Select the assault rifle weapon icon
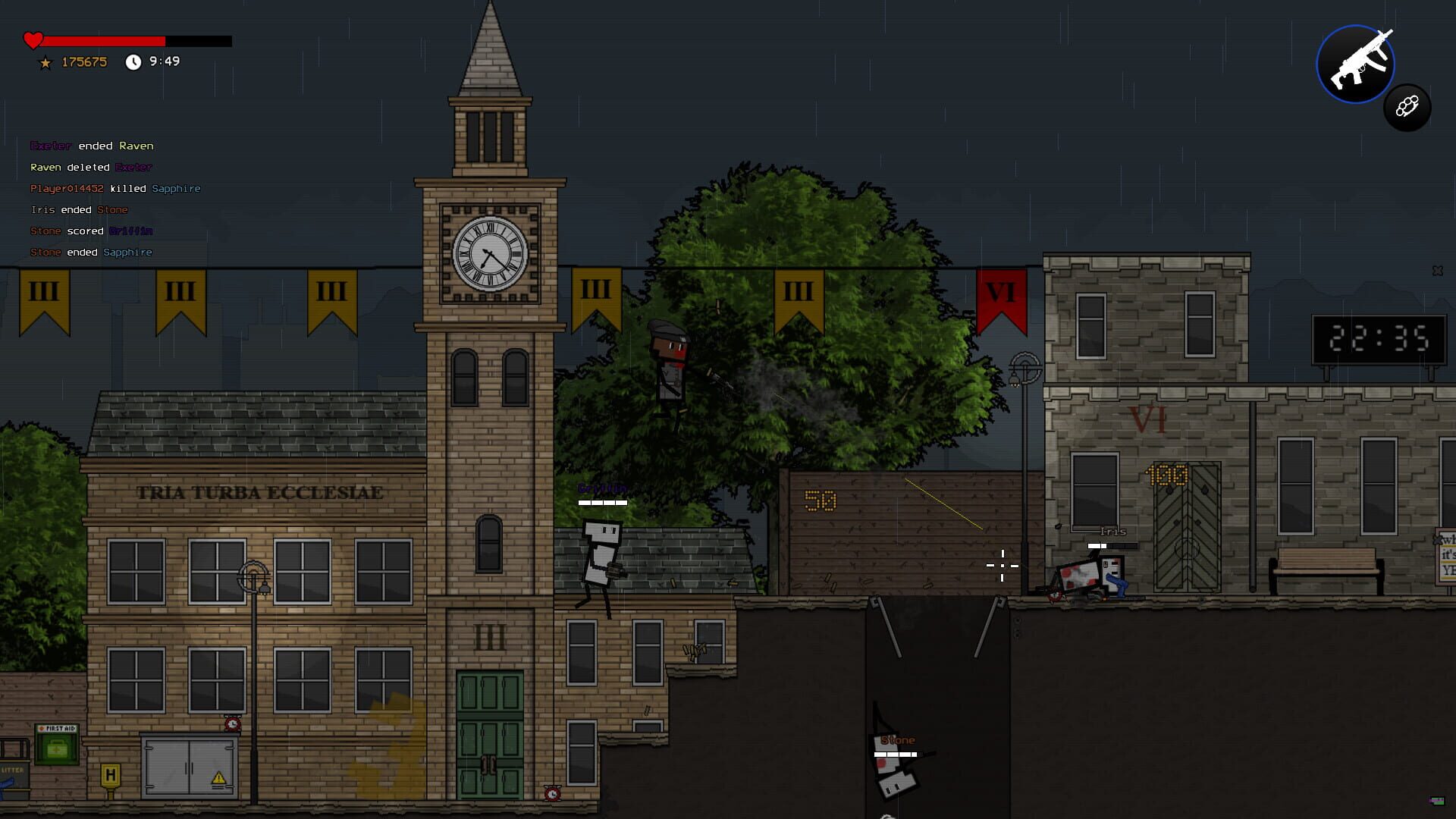The height and width of the screenshot is (819, 1456). 1355,64
